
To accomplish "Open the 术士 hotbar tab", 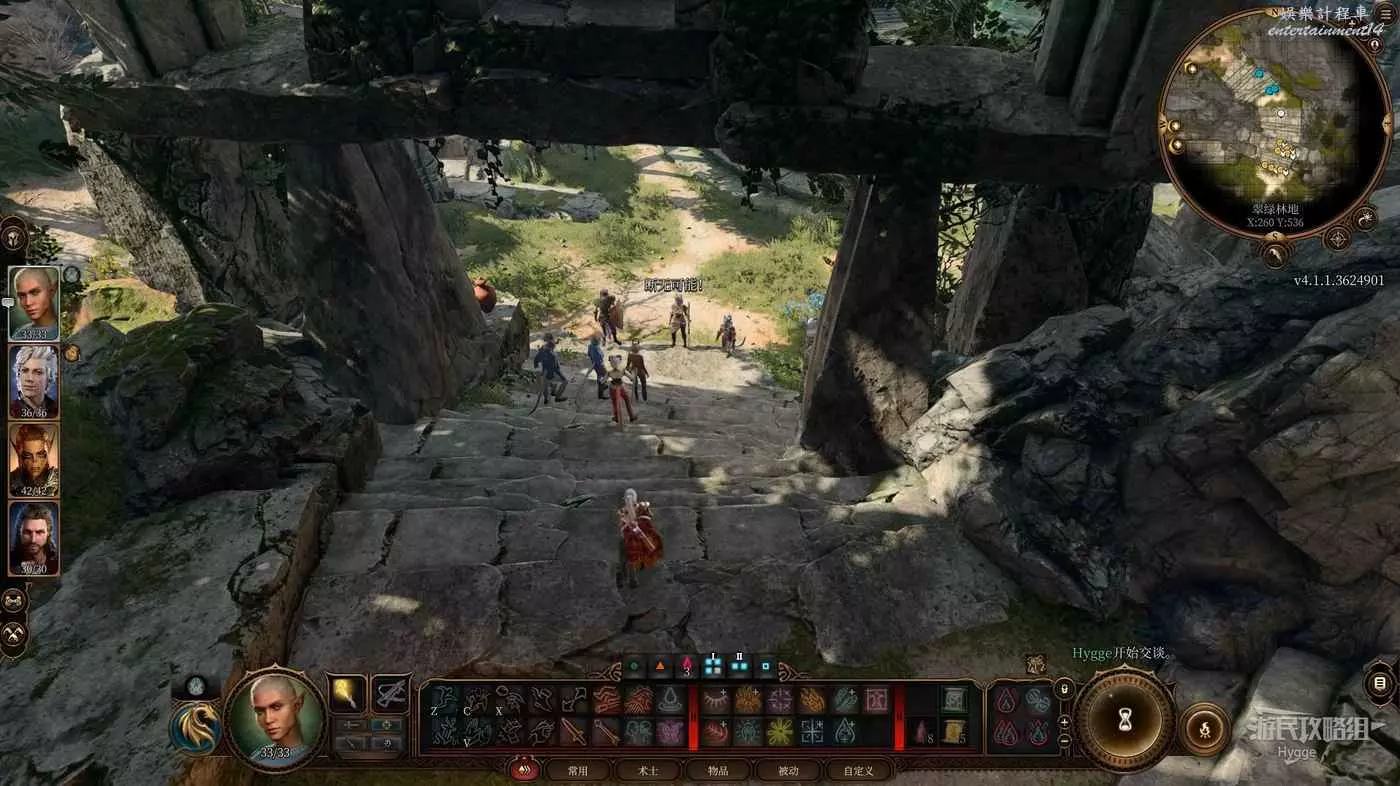I will pyautogui.click(x=648, y=771).
